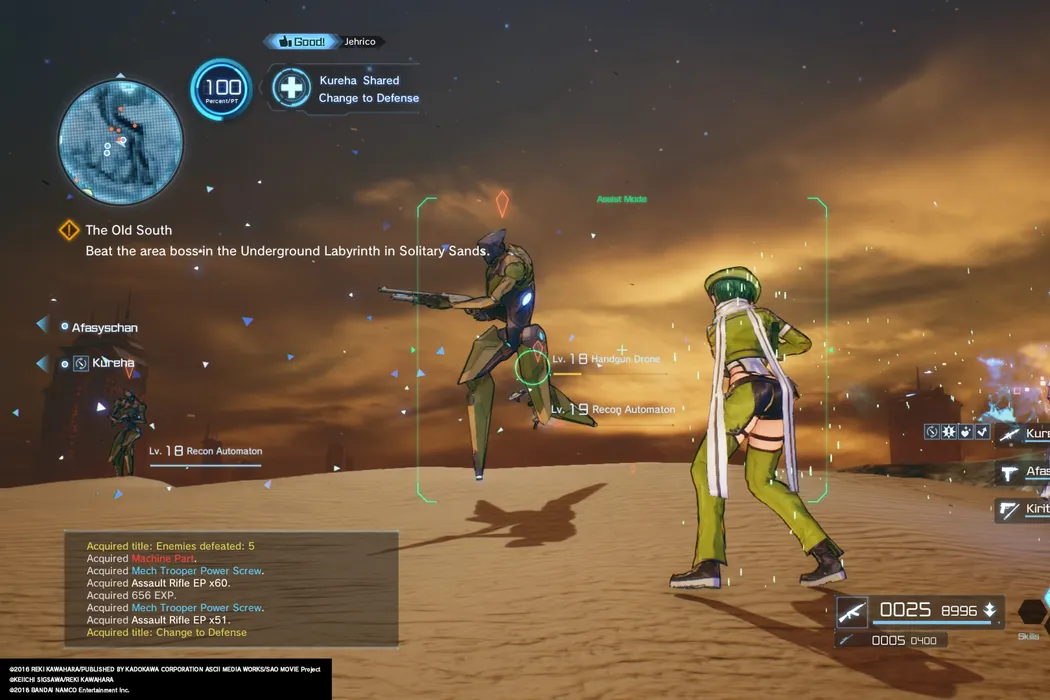
Task: Select The Old South quest objective
Action: click(128, 230)
